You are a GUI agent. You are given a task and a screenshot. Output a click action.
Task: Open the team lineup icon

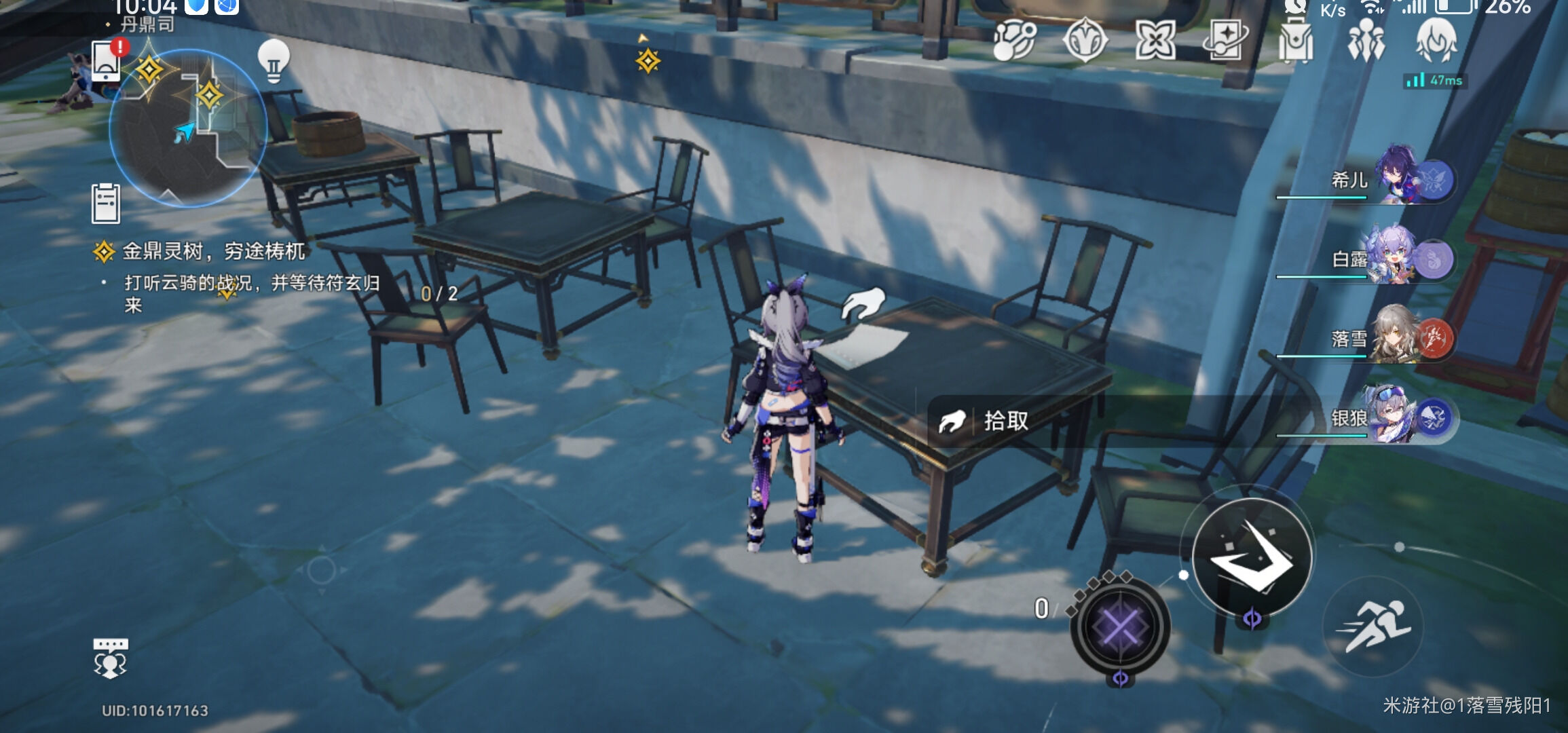pos(1366,41)
